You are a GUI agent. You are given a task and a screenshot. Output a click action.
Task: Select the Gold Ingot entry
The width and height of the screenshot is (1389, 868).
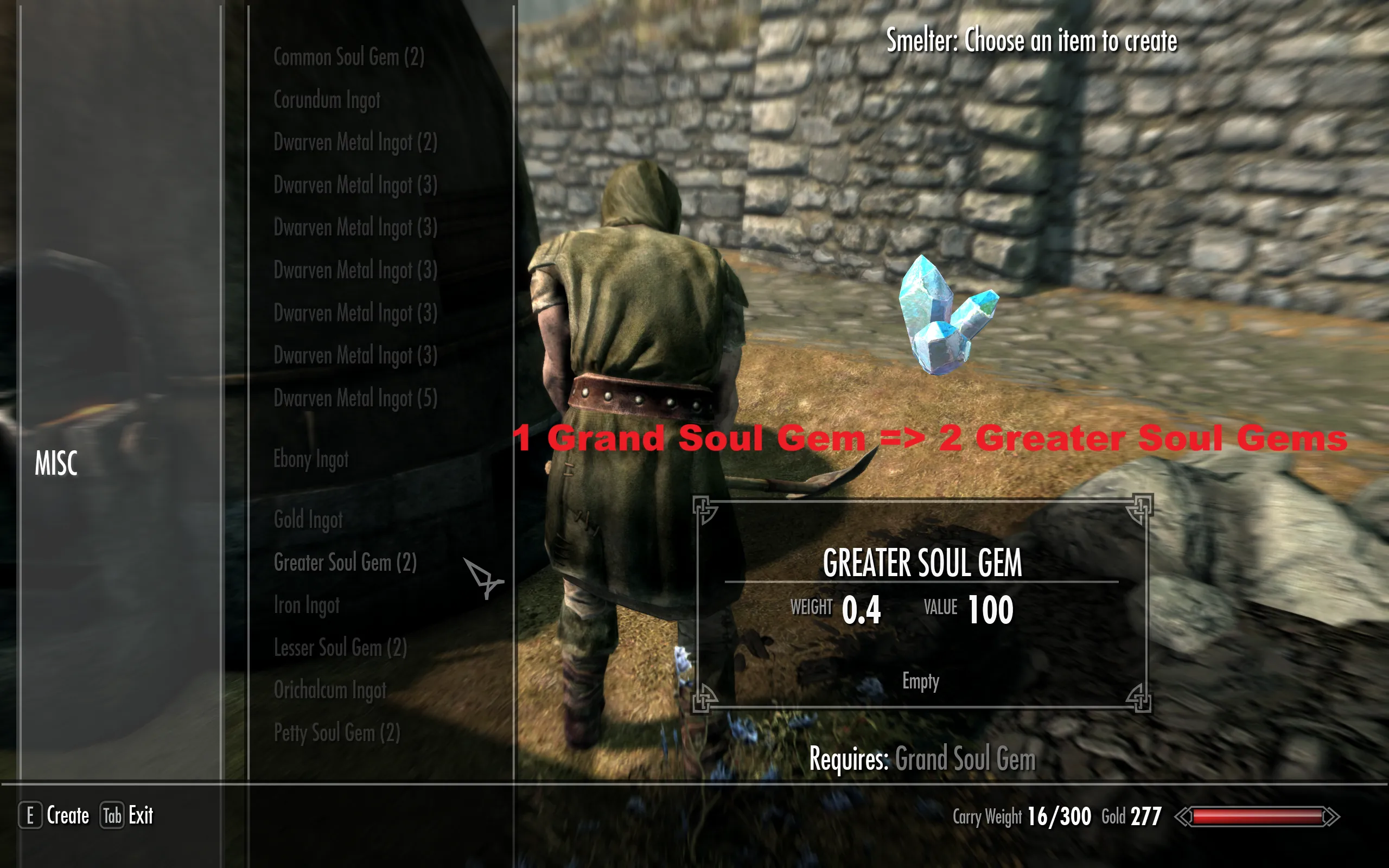pos(308,520)
